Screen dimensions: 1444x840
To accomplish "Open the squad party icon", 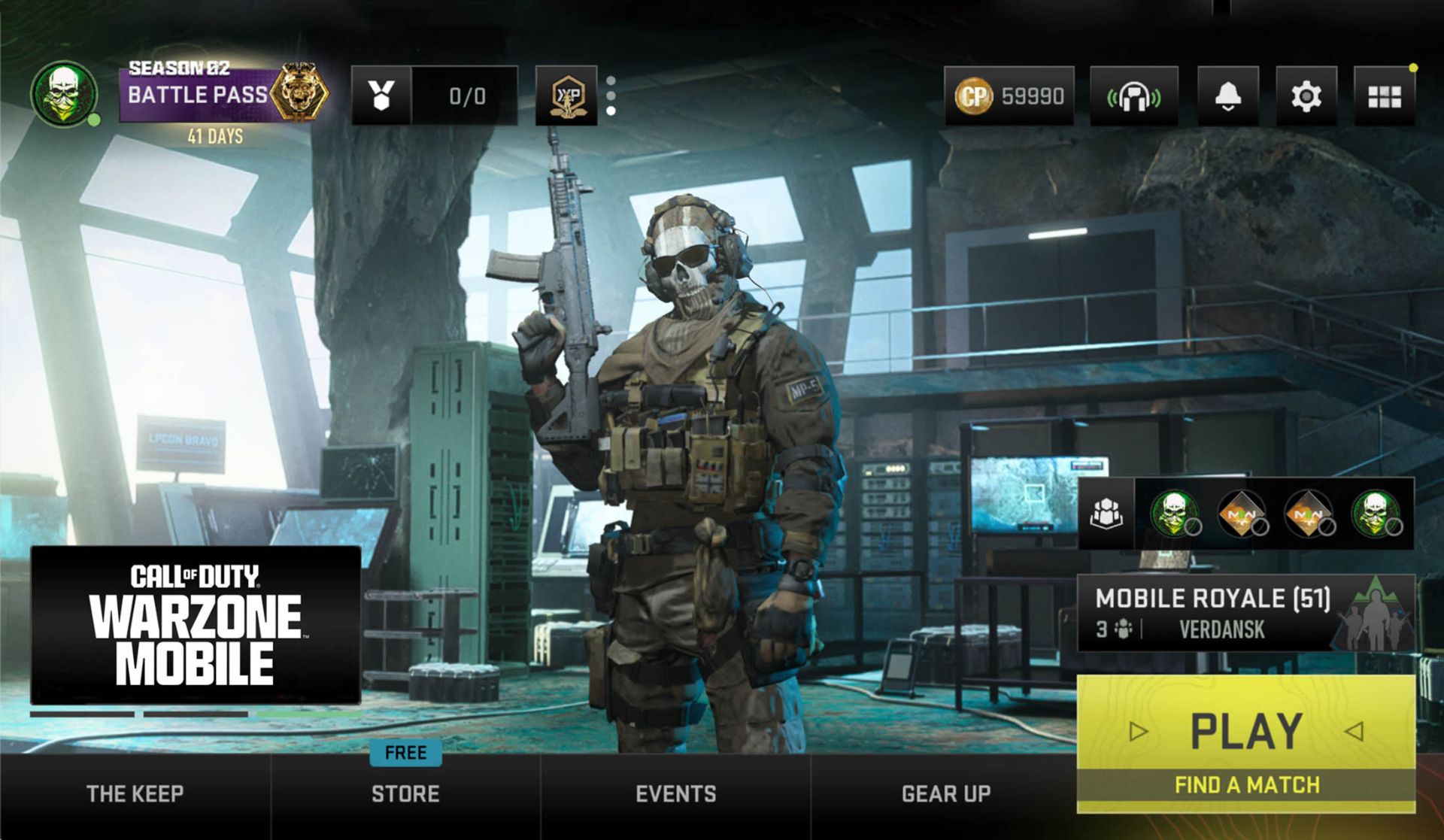I will (x=1106, y=514).
